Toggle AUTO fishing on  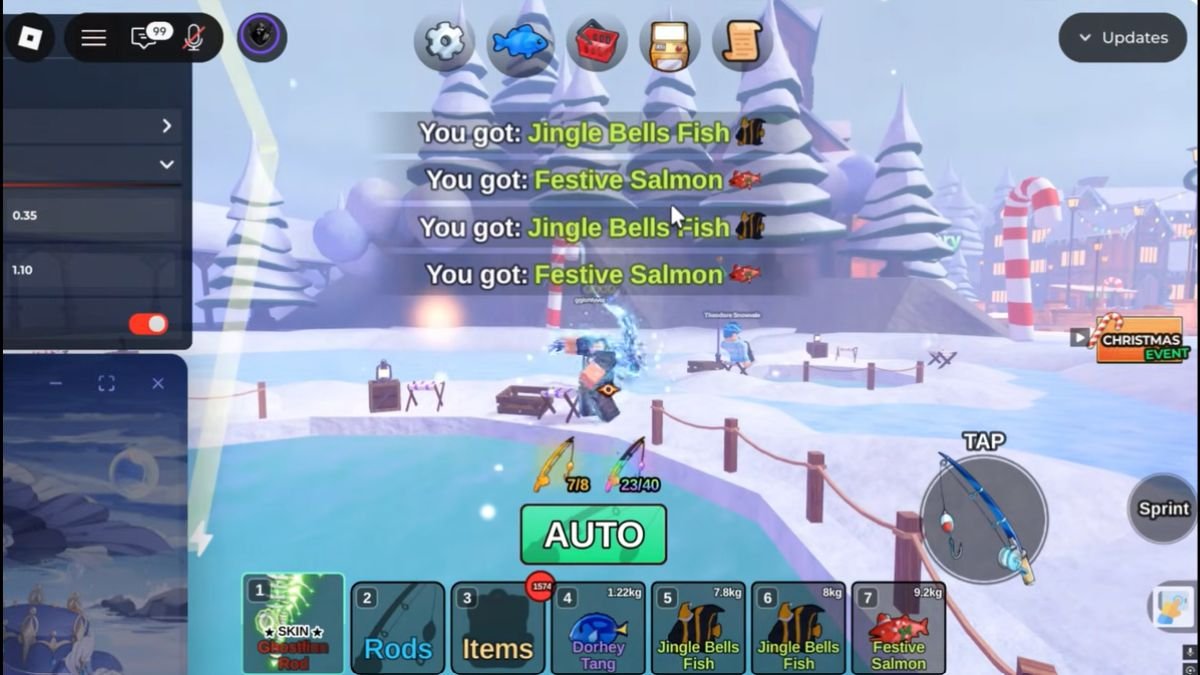(593, 534)
